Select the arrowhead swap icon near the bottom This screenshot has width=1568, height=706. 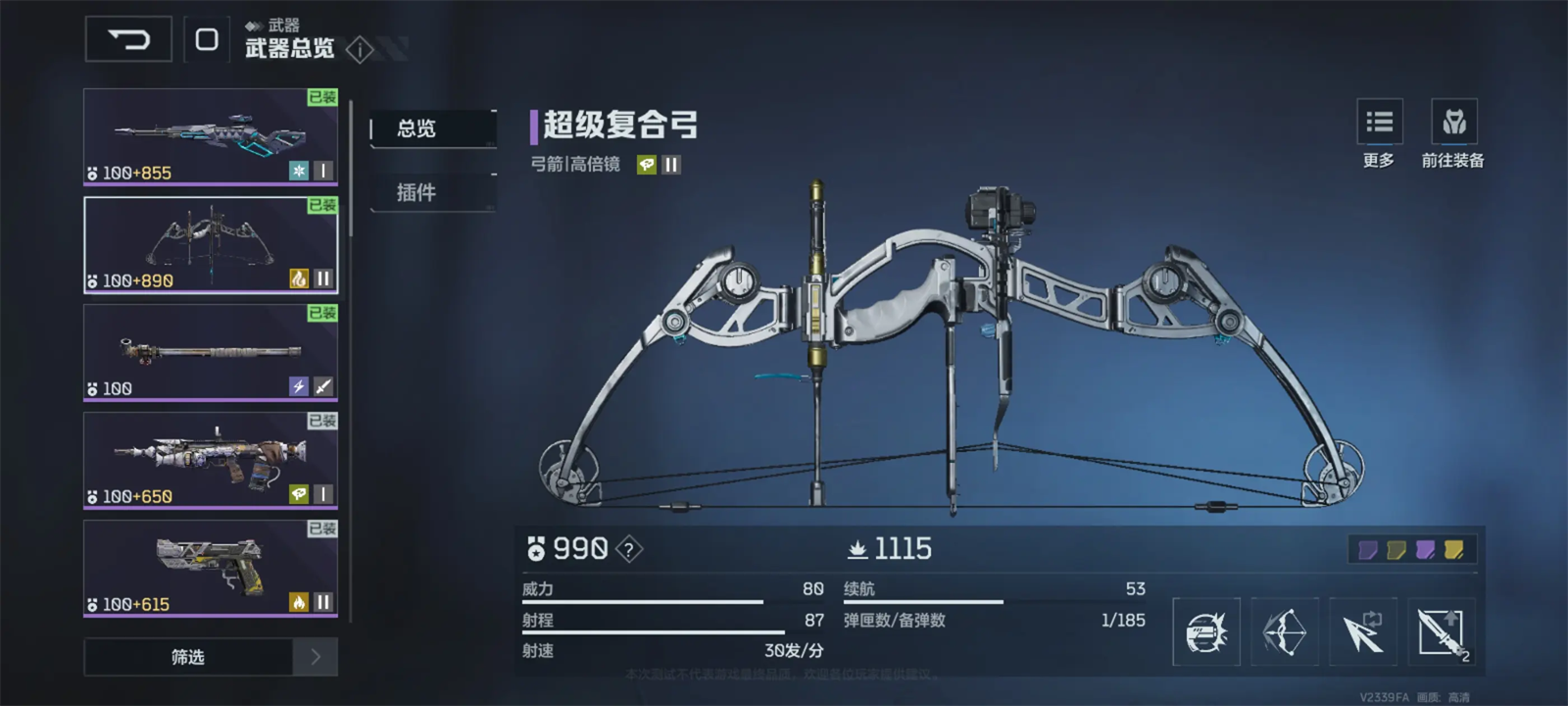pyautogui.click(x=1364, y=632)
